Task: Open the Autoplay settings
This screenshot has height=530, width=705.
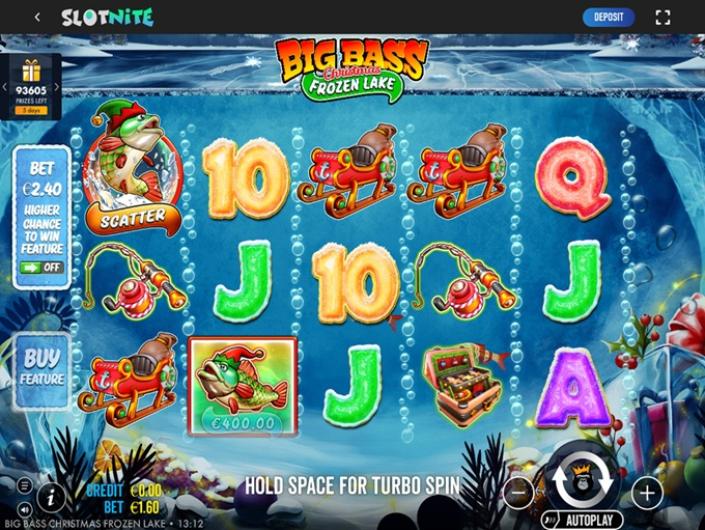Action: tap(582, 520)
